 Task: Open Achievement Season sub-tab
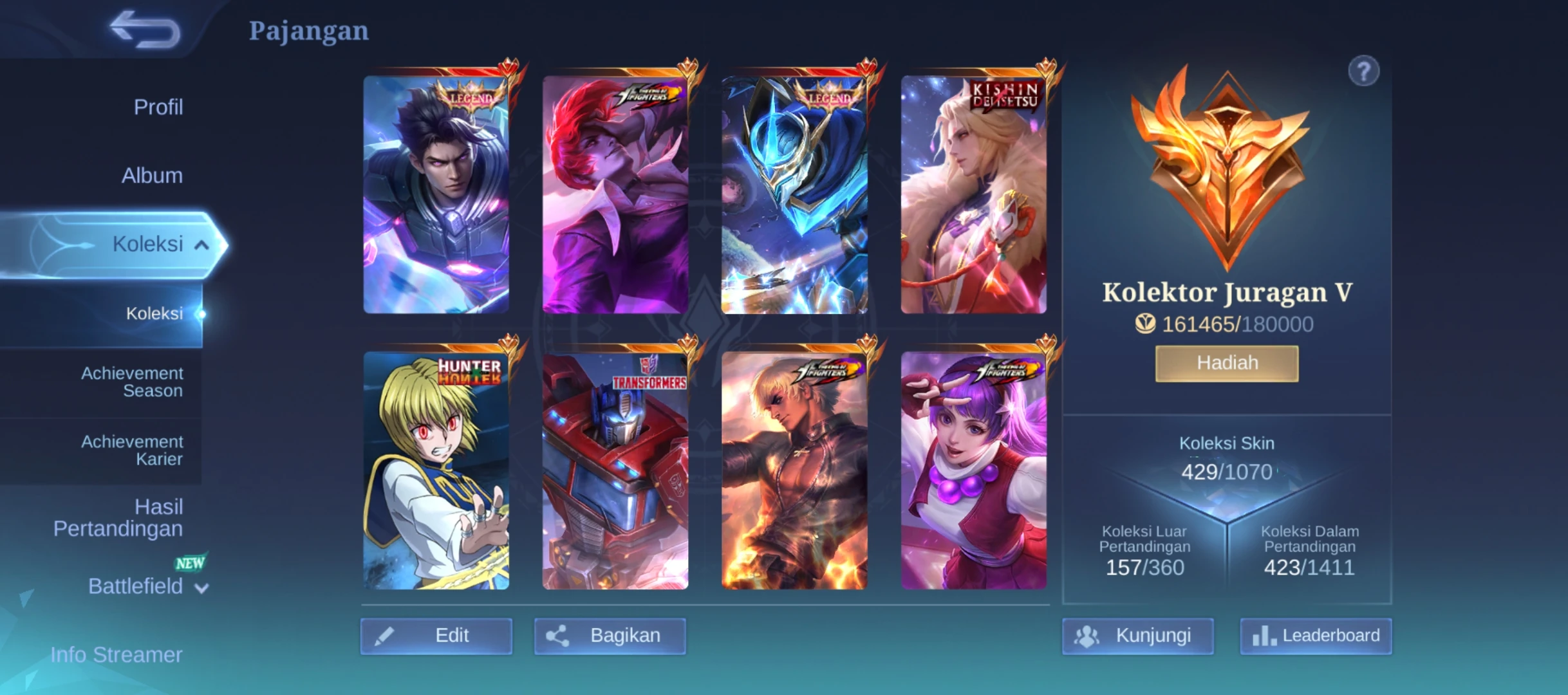(131, 382)
